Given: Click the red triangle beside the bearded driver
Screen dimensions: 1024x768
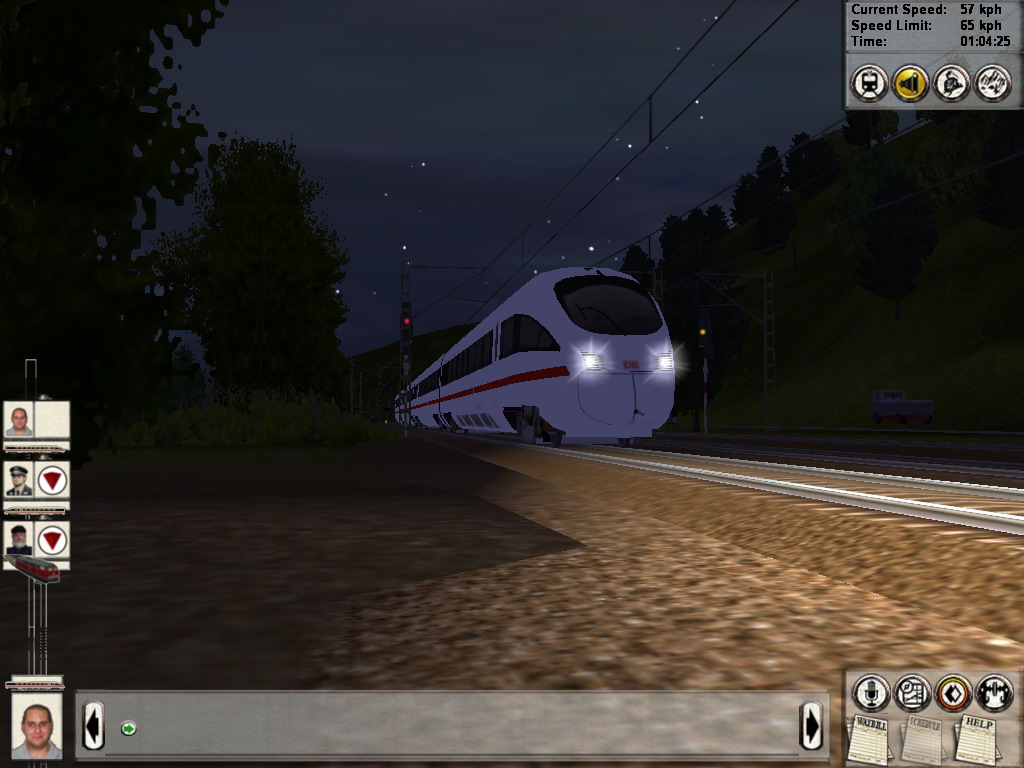Looking at the screenshot, I should pyautogui.click(x=52, y=541).
